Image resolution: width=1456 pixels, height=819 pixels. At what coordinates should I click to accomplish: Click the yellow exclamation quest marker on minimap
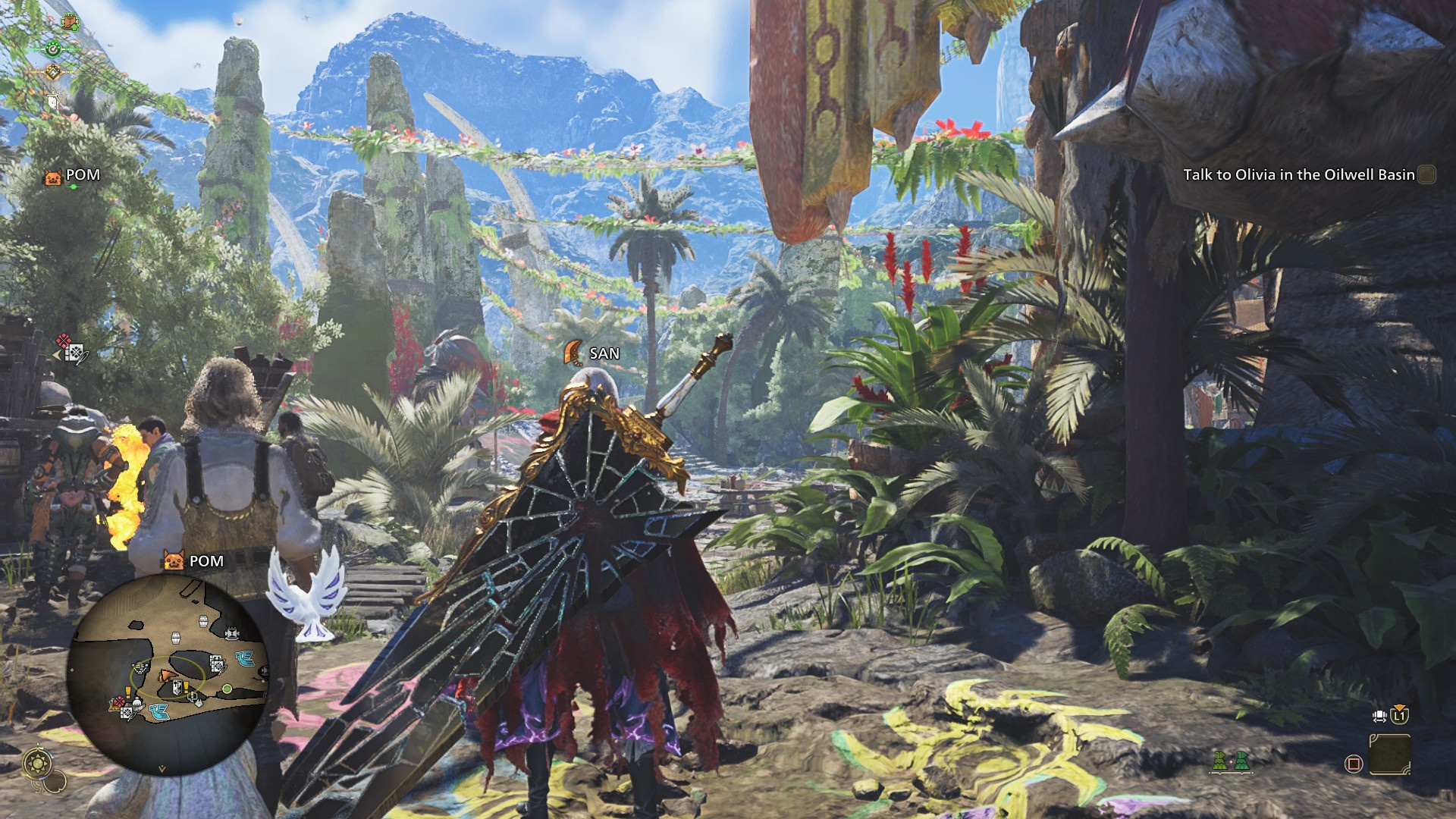click(x=185, y=687)
